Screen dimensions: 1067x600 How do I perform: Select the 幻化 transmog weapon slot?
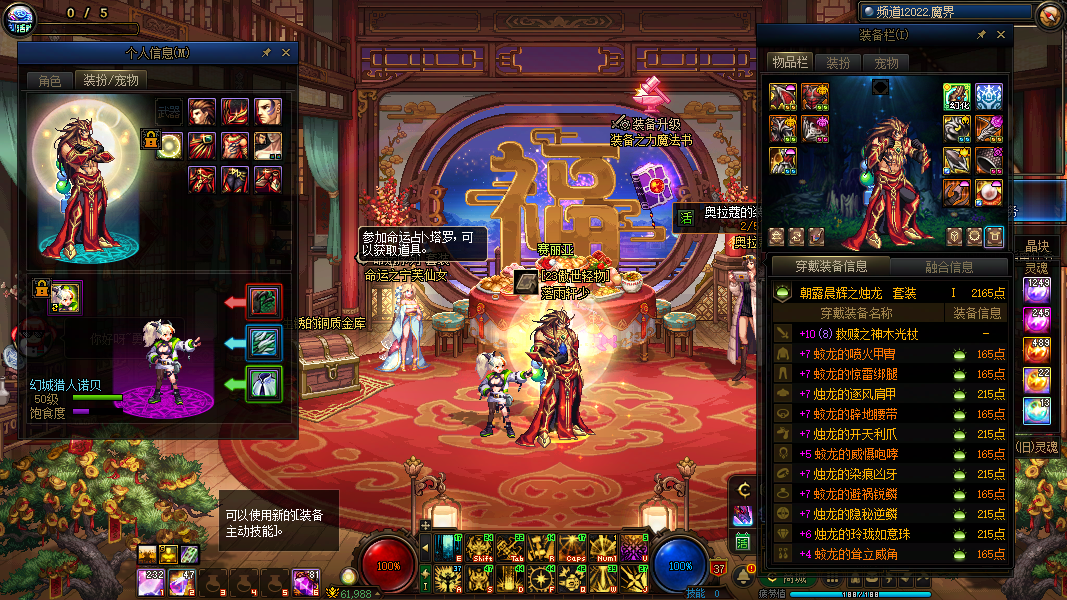(x=957, y=97)
